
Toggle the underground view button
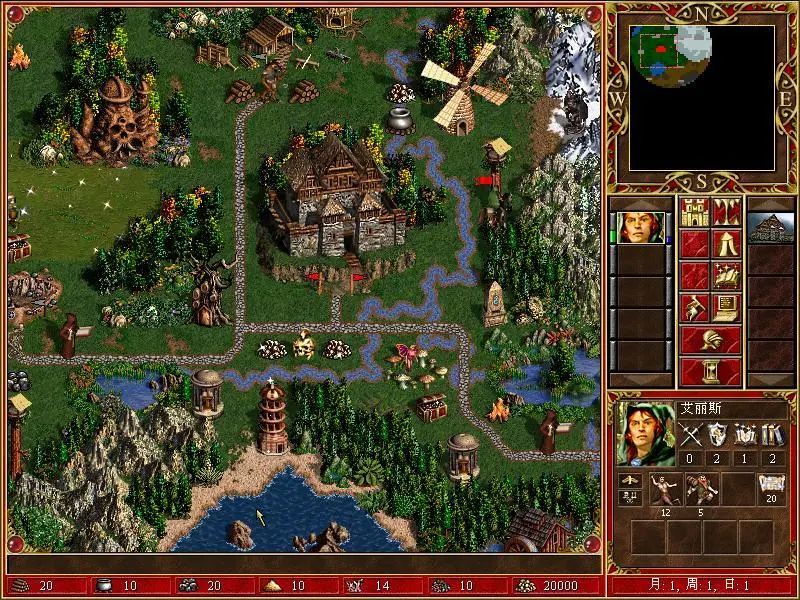coord(727,212)
